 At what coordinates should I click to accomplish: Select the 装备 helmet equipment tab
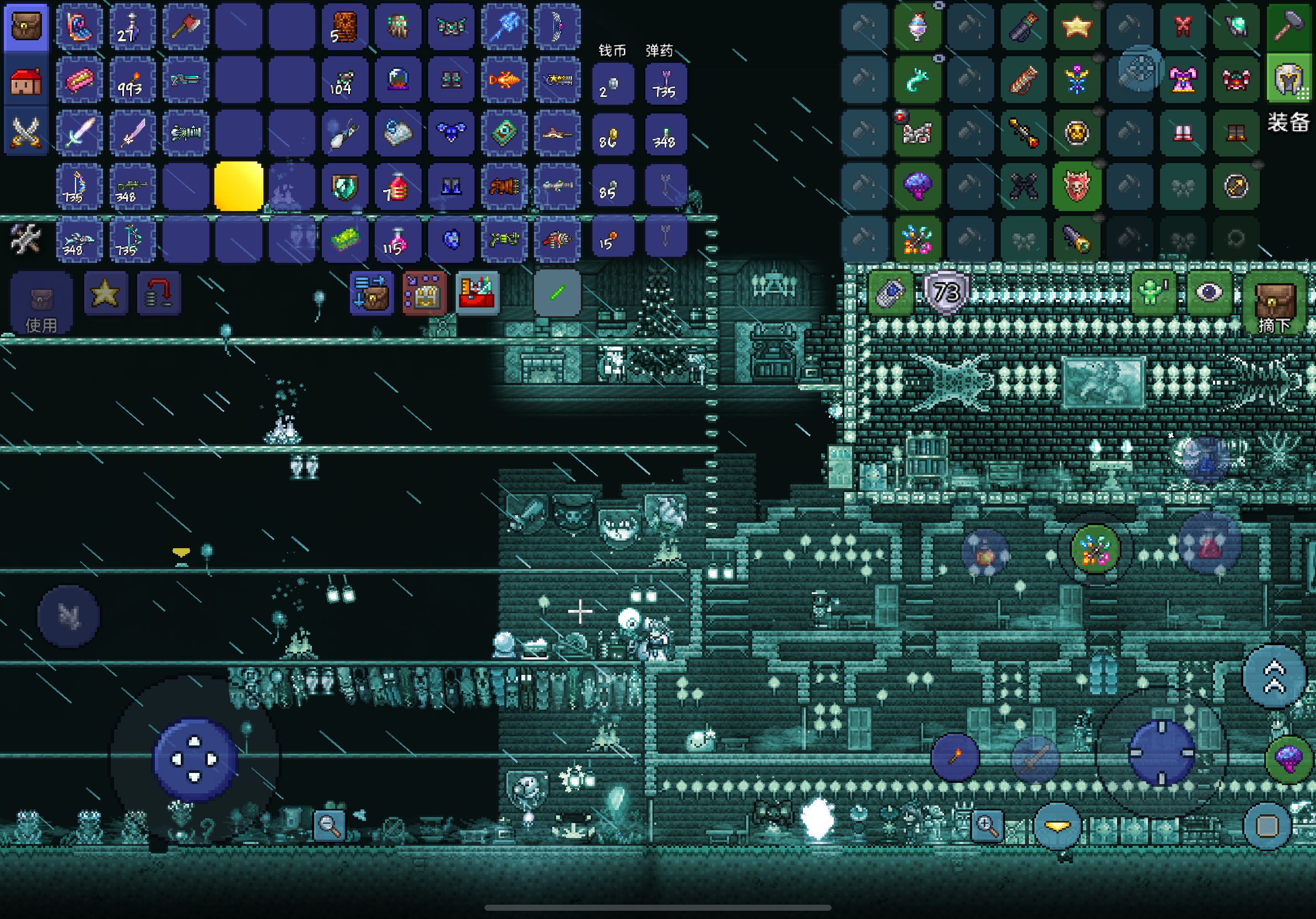click(x=1287, y=81)
